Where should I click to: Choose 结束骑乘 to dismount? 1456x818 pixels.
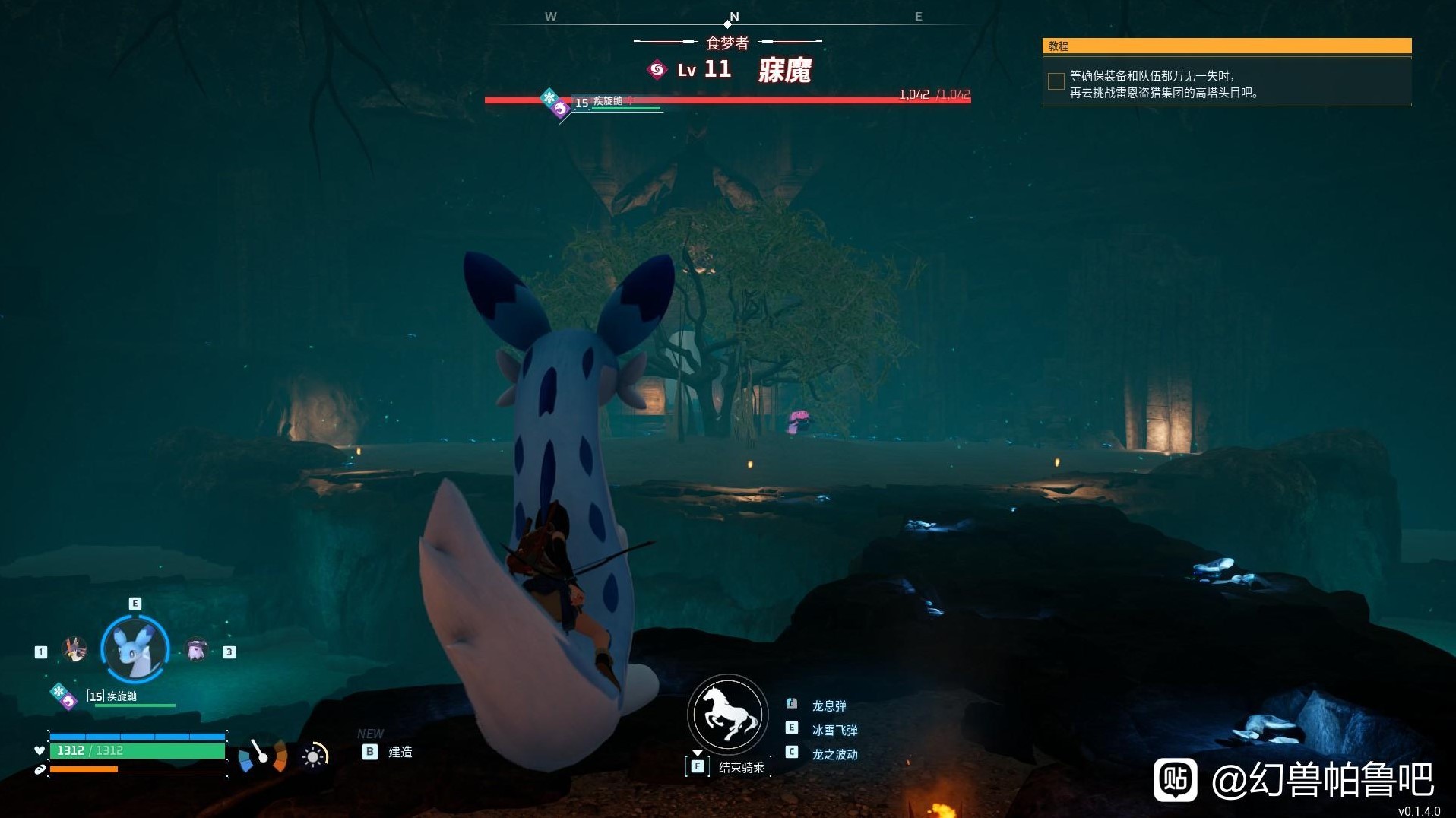pyautogui.click(x=741, y=767)
